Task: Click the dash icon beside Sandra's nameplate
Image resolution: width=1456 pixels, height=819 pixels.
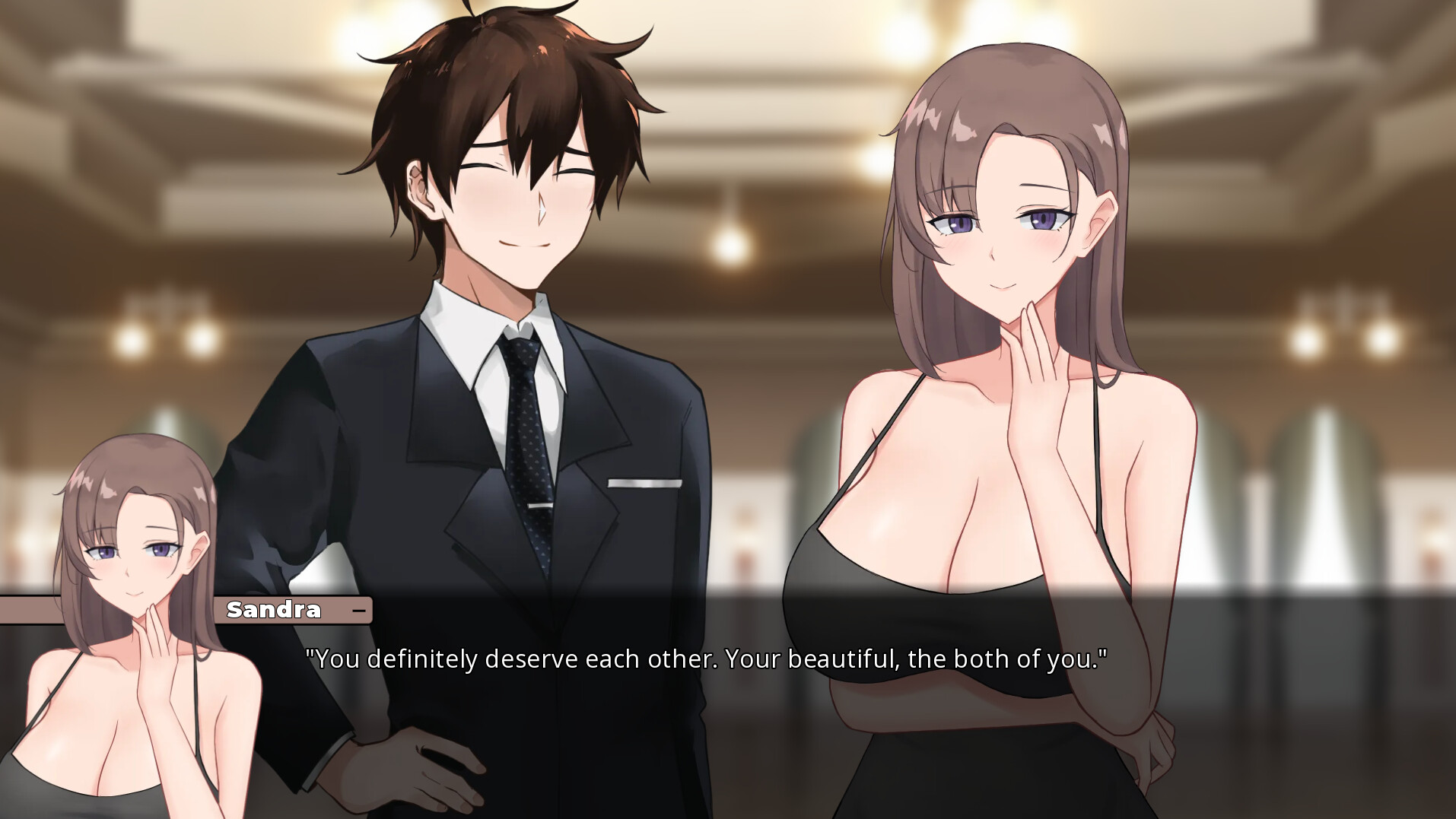Action: pyautogui.click(x=359, y=610)
